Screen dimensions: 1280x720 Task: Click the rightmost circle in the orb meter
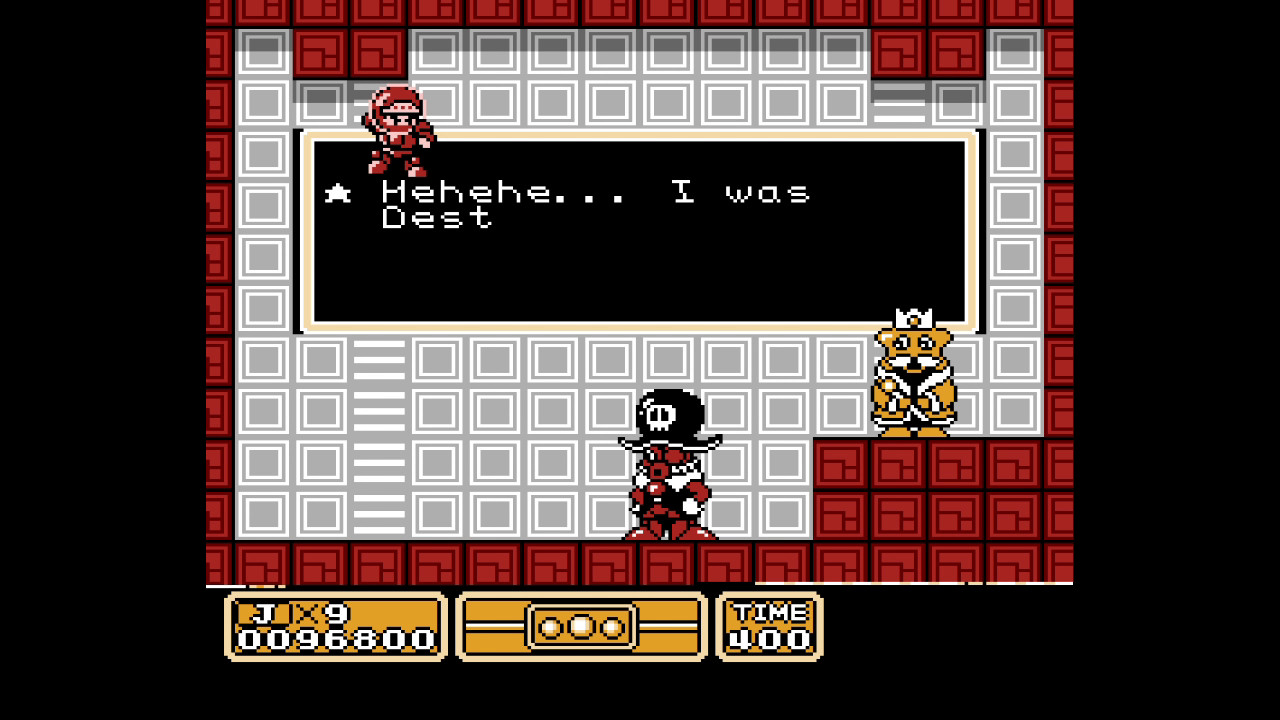[x=611, y=627]
